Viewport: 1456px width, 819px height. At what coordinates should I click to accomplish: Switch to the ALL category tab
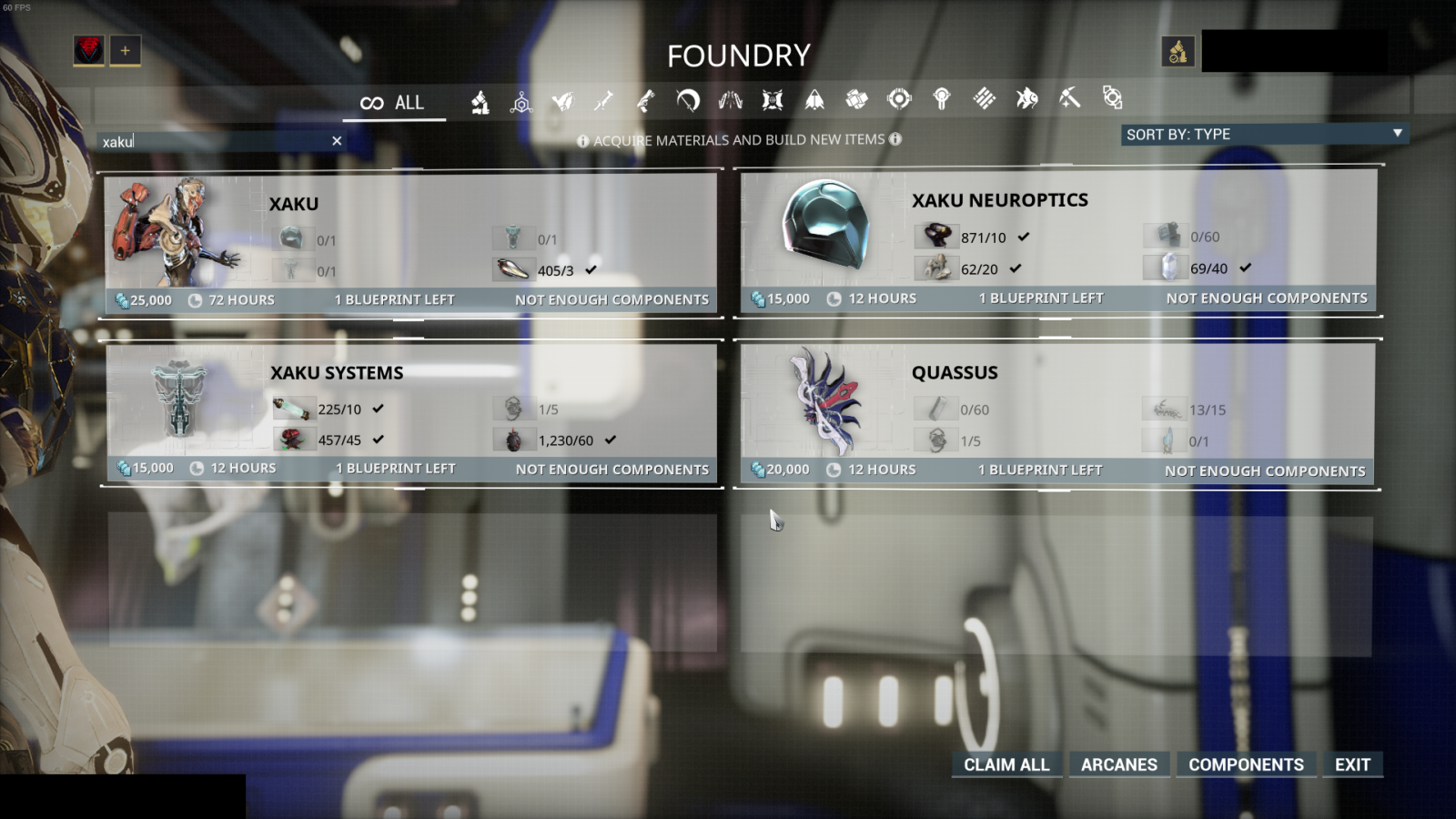click(x=394, y=102)
